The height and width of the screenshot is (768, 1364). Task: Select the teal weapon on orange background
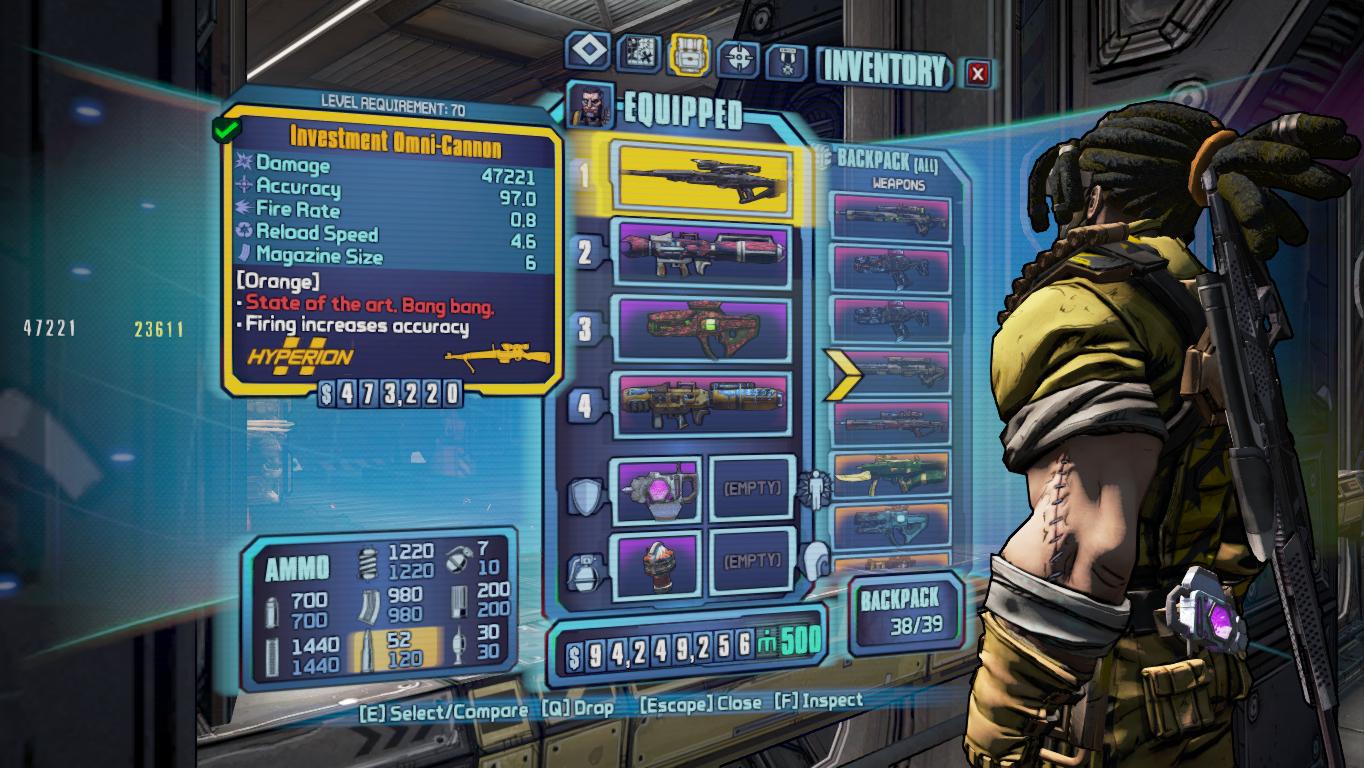tap(890, 525)
